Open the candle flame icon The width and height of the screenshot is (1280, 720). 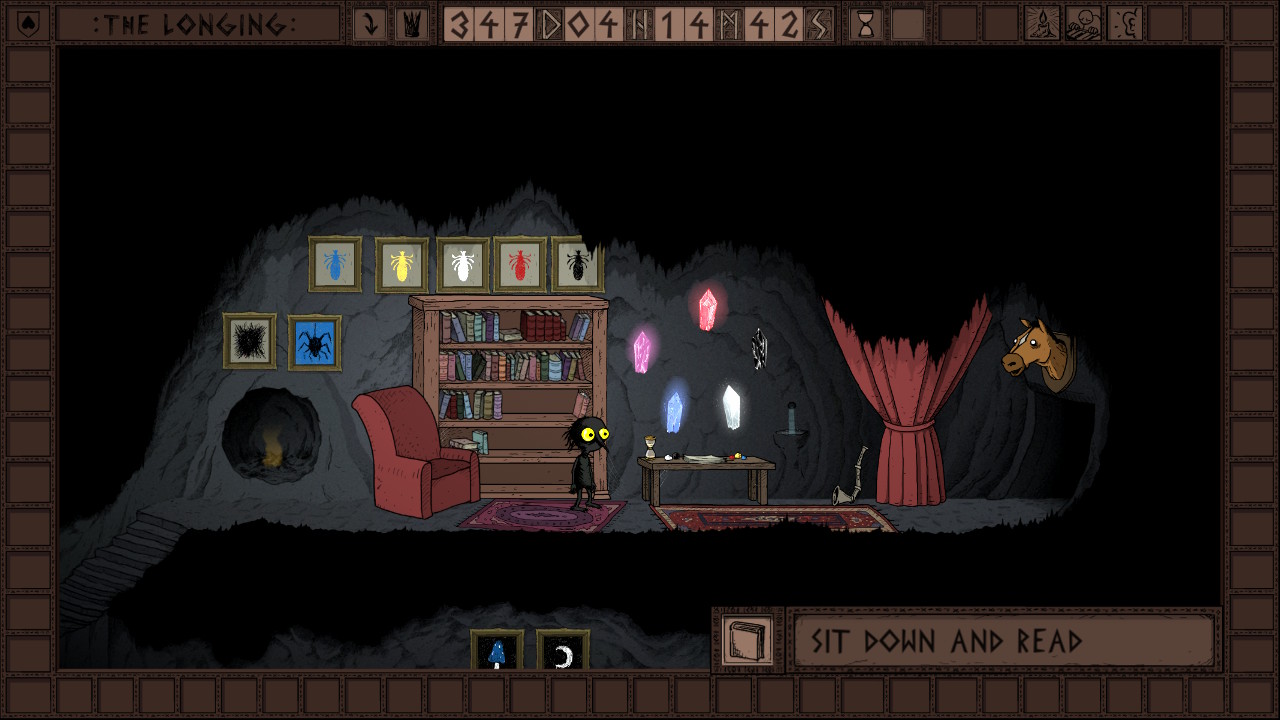1042,24
